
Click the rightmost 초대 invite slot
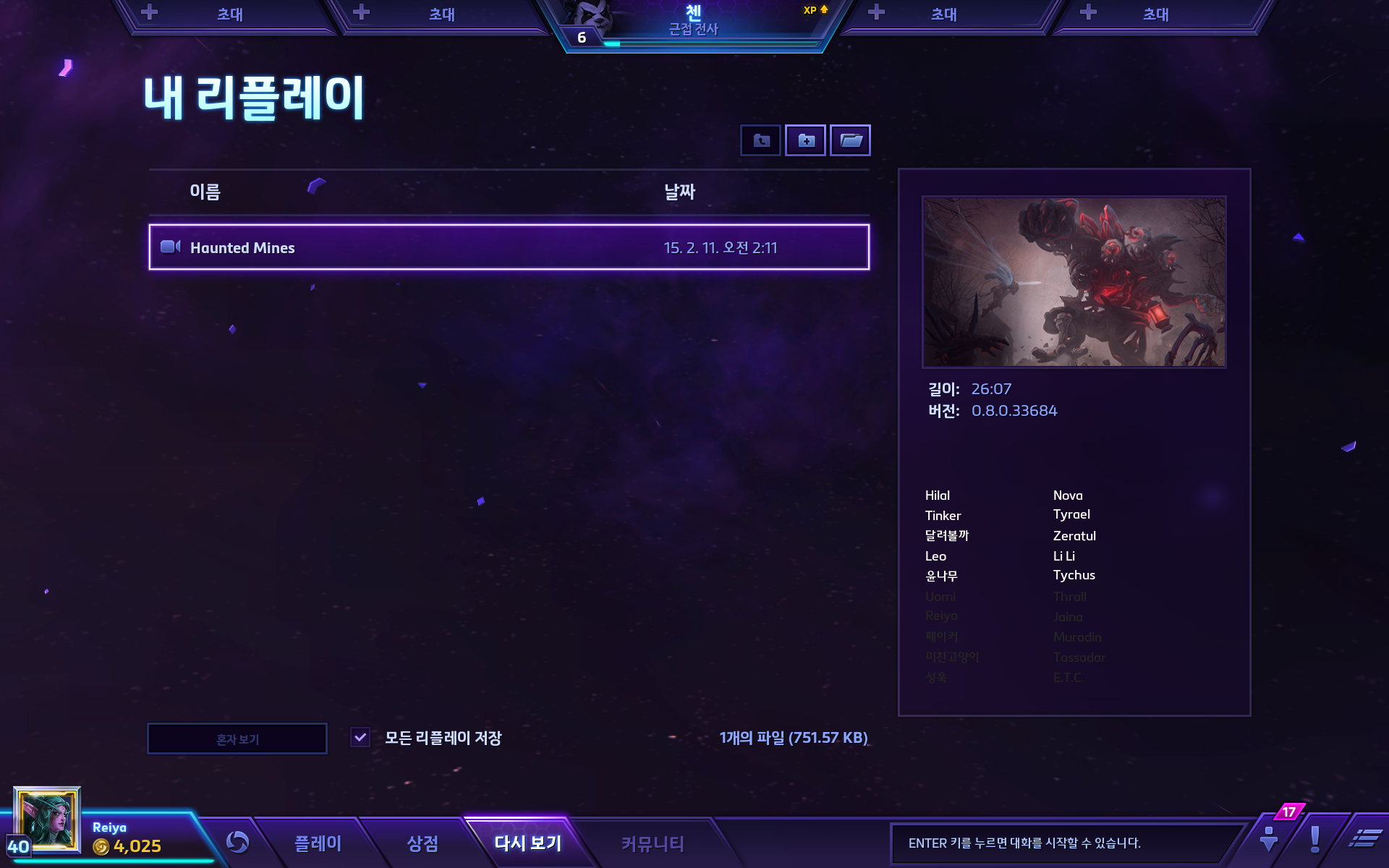pyautogui.click(x=1155, y=14)
